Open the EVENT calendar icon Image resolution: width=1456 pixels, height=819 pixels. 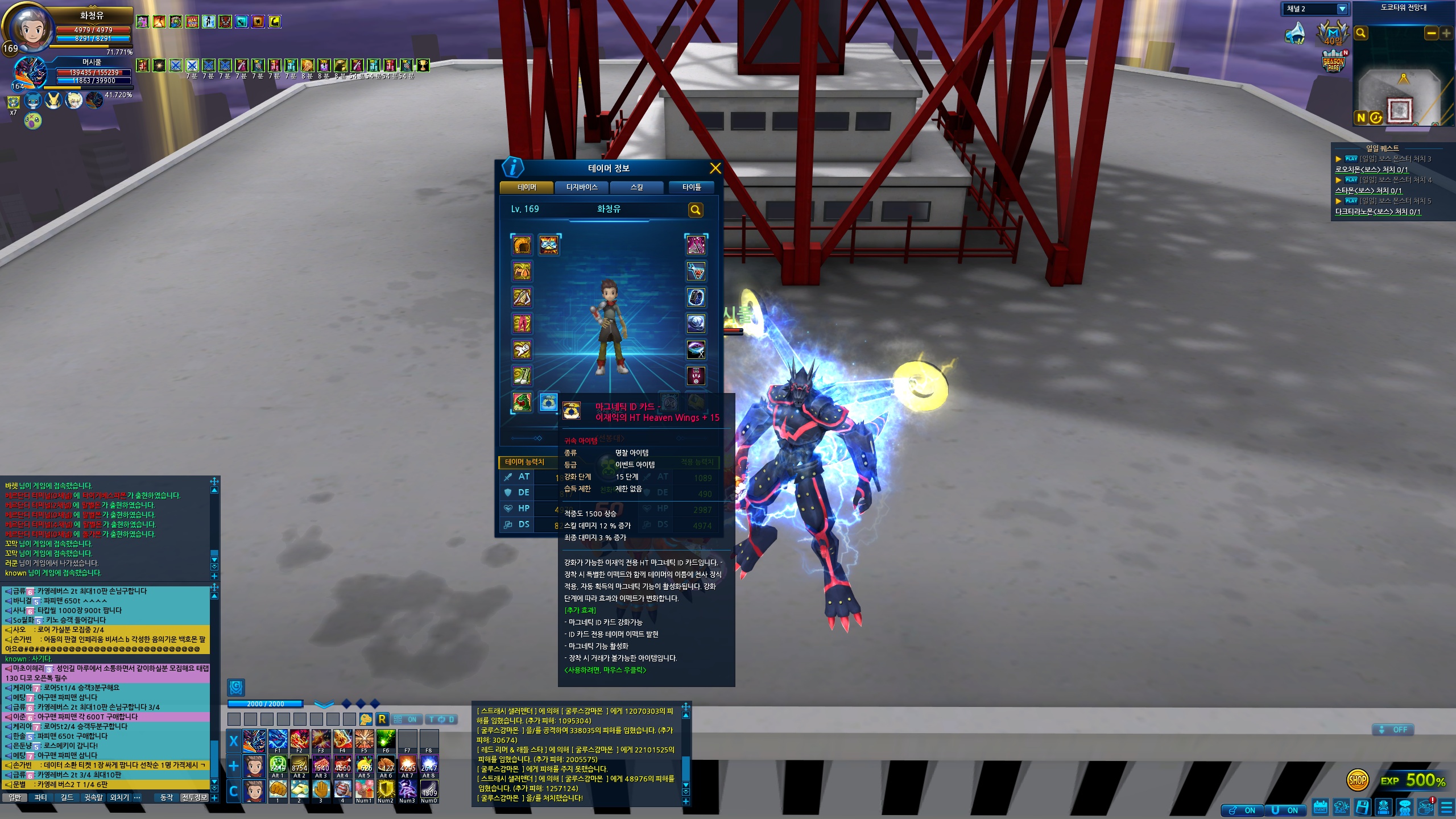1320,808
